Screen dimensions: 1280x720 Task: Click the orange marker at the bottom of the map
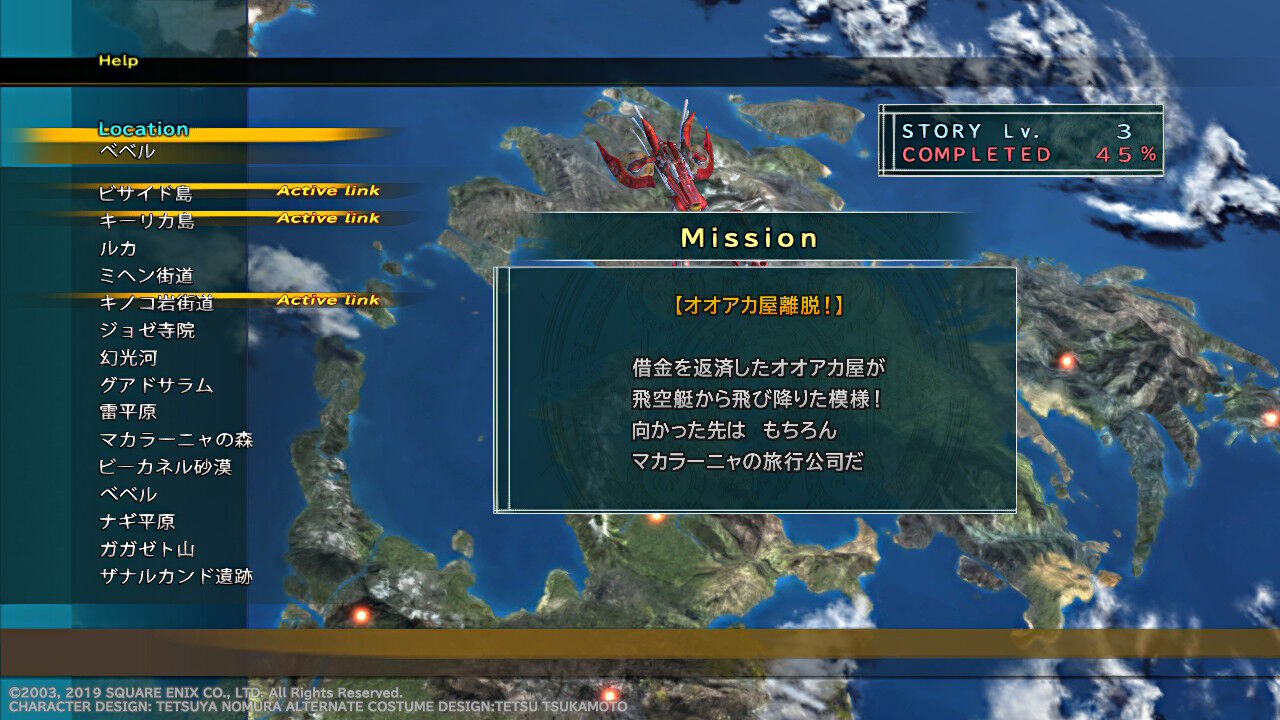click(609, 693)
